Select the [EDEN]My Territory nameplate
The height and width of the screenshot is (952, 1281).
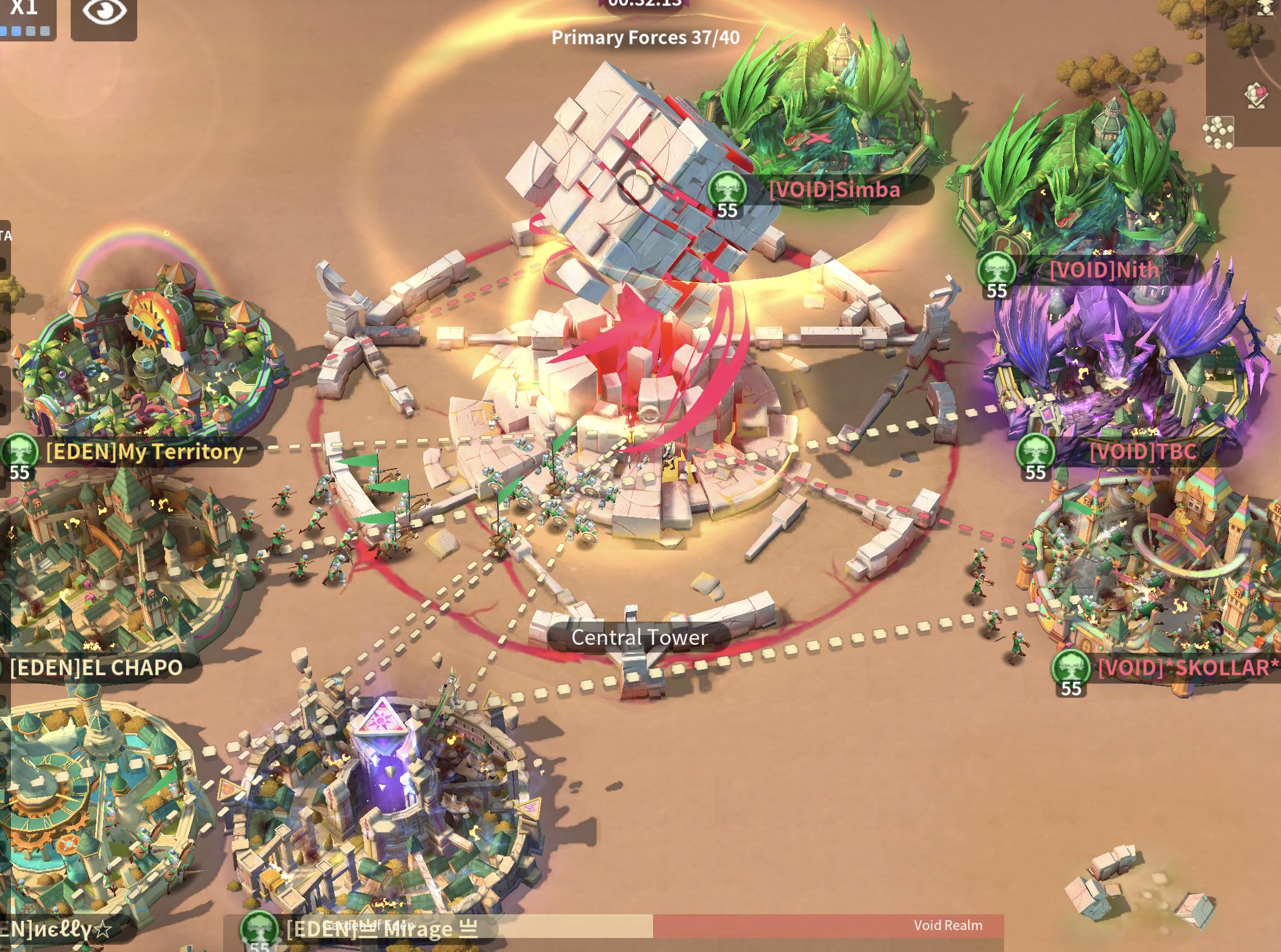pyautogui.click(x=144, y=452)
